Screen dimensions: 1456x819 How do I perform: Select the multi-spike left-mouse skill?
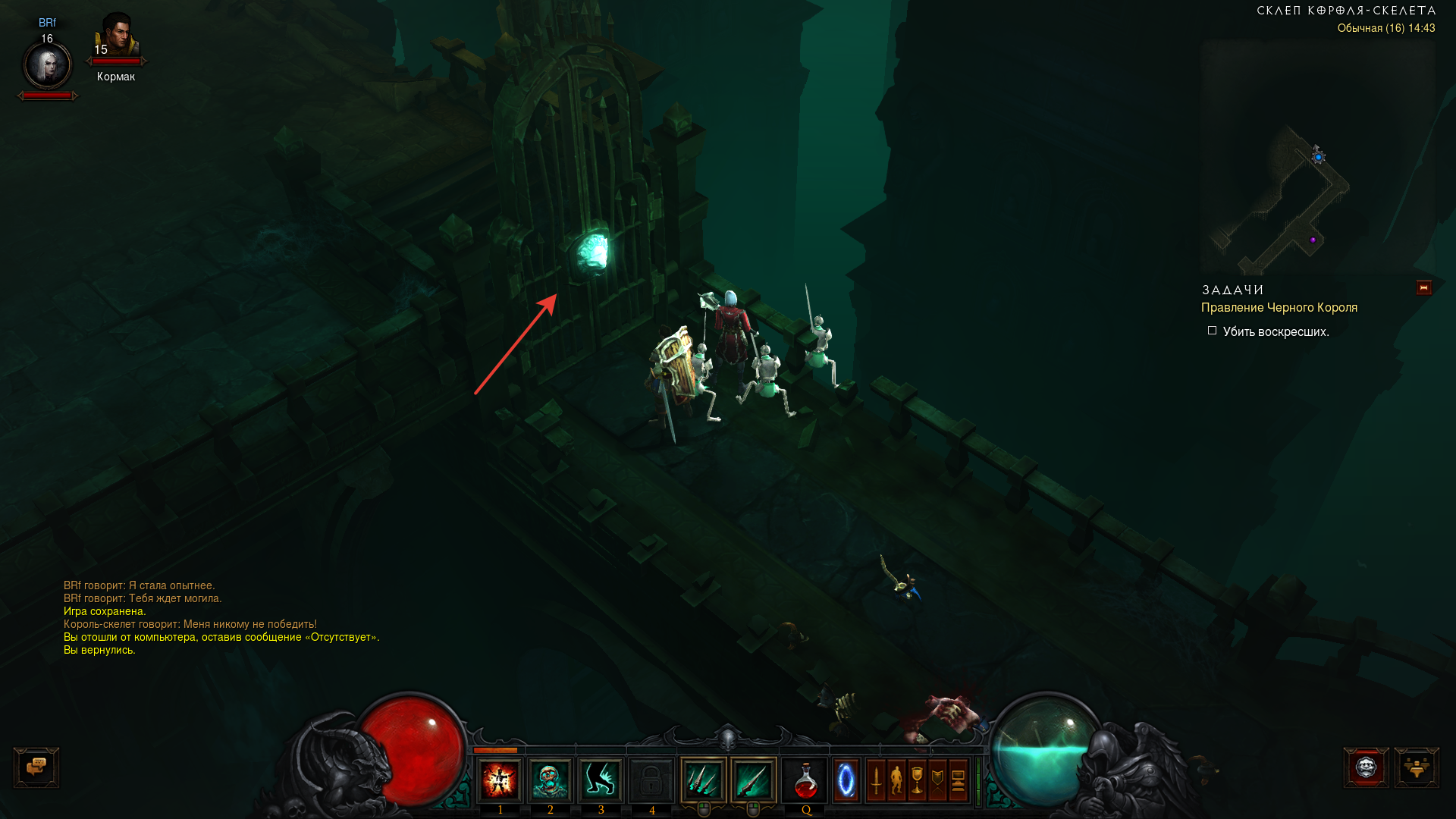coord(704,780)
